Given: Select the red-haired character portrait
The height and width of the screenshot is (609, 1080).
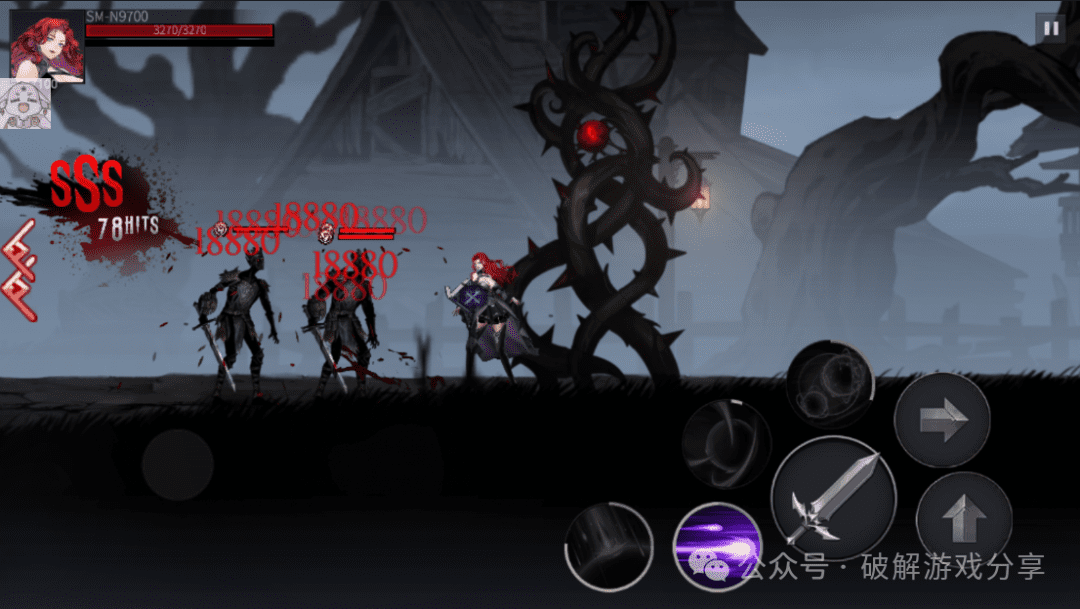Looking at the screenshot, I should pos(47,45).
